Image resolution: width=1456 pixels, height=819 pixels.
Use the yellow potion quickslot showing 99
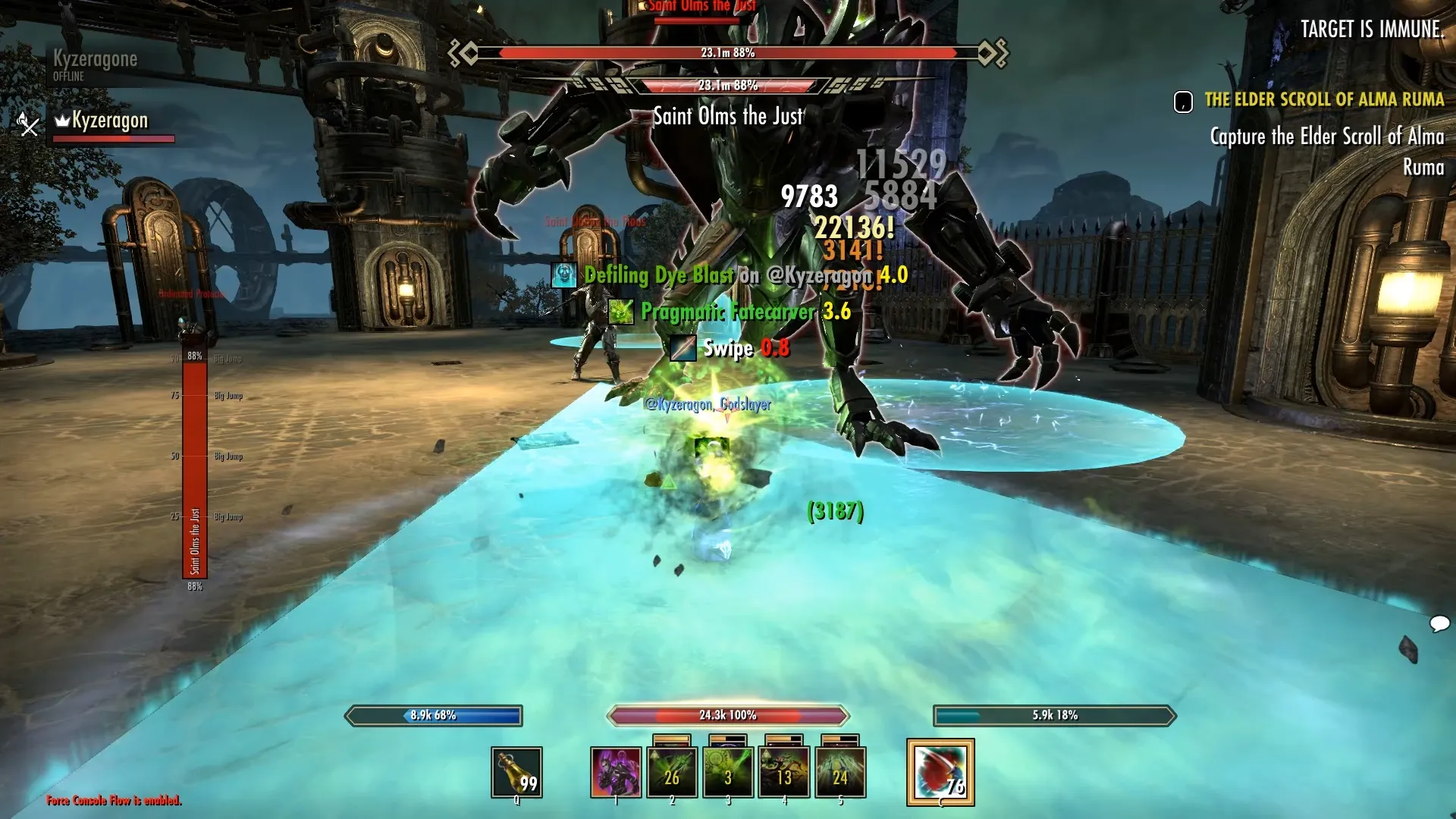516,772
